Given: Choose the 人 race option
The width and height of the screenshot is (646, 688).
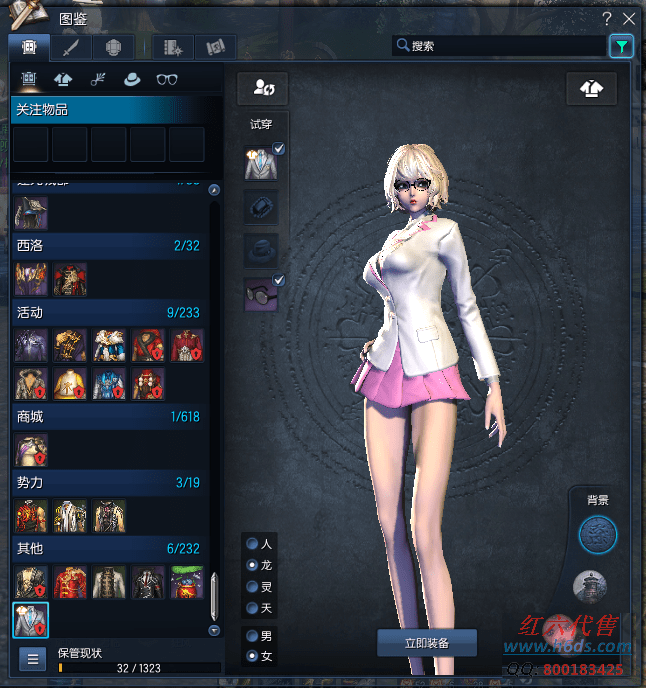Looking at the screenshot, I should [x=253, y=544].
